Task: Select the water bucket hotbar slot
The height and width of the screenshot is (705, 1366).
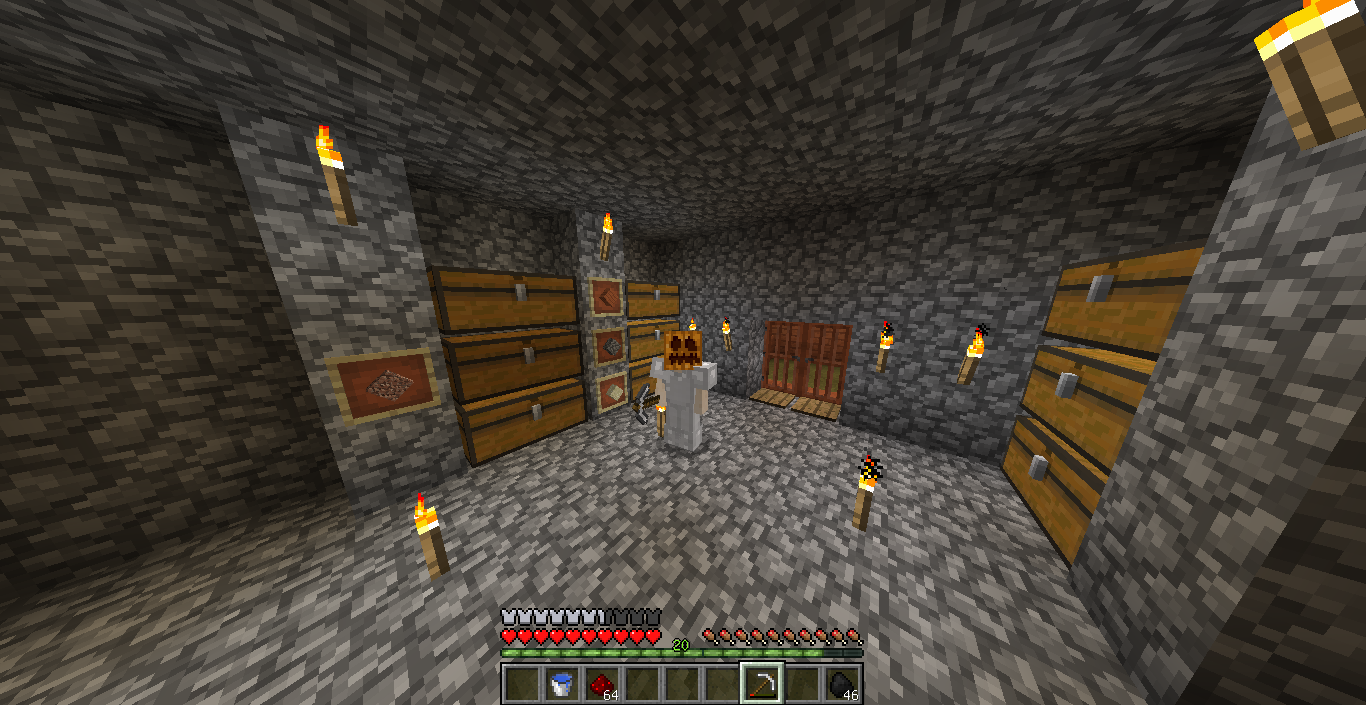Action: pos(561,684)
